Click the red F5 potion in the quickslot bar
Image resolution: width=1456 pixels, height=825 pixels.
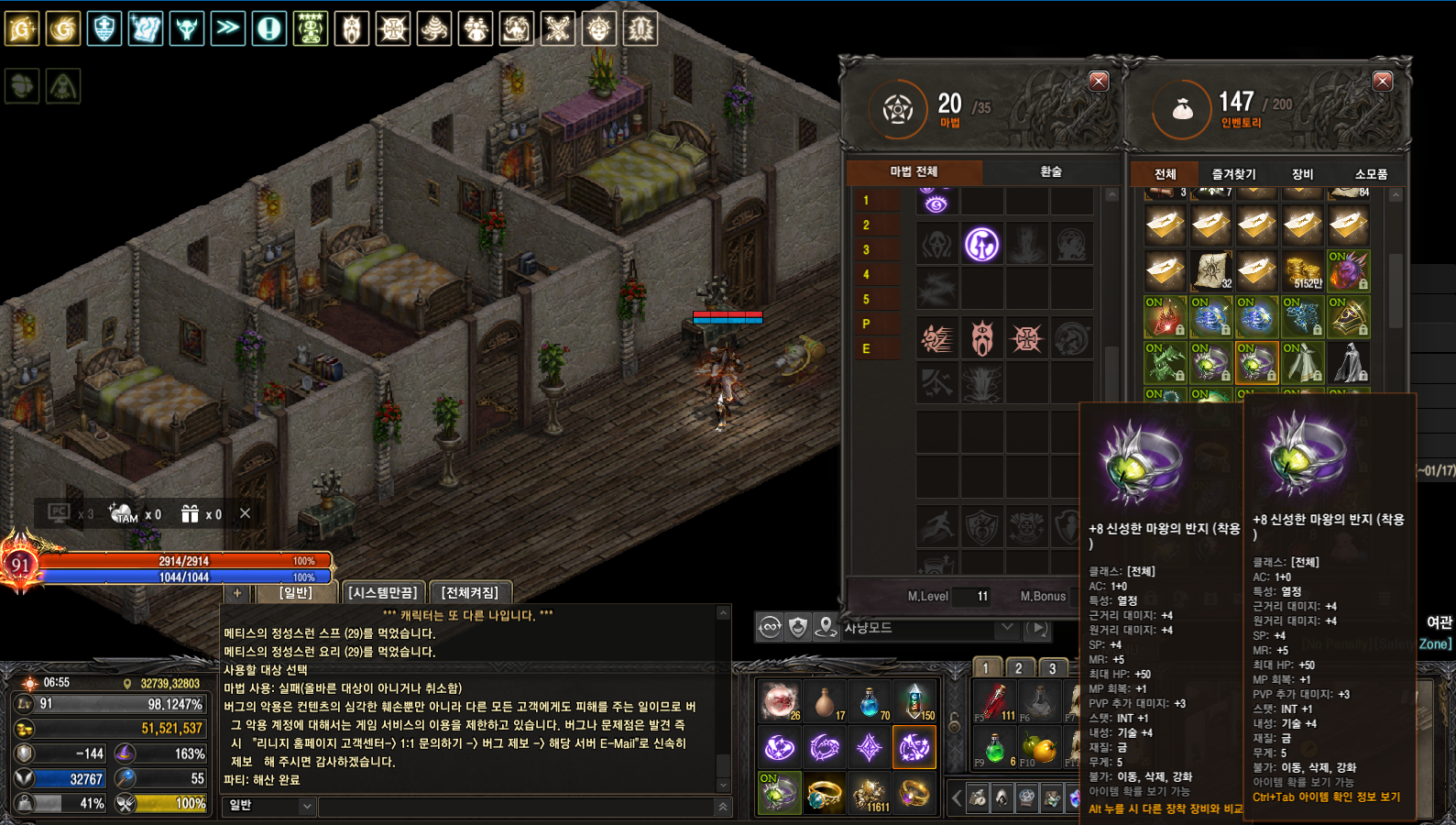click(x=995, y=701)
